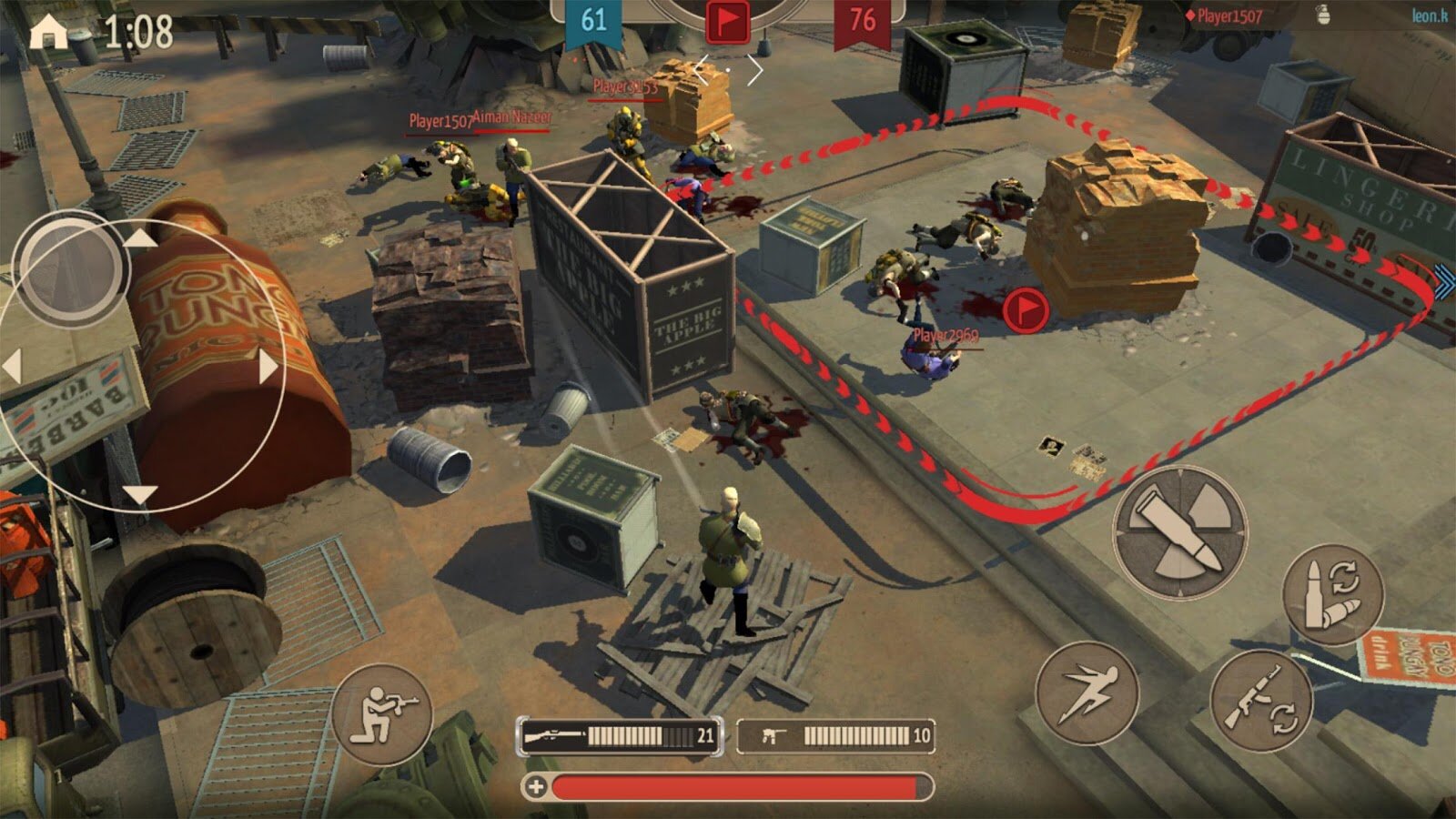Tap the joystick left arrow
Viewport: 1456px width, 819px height.
coord(13,368)
